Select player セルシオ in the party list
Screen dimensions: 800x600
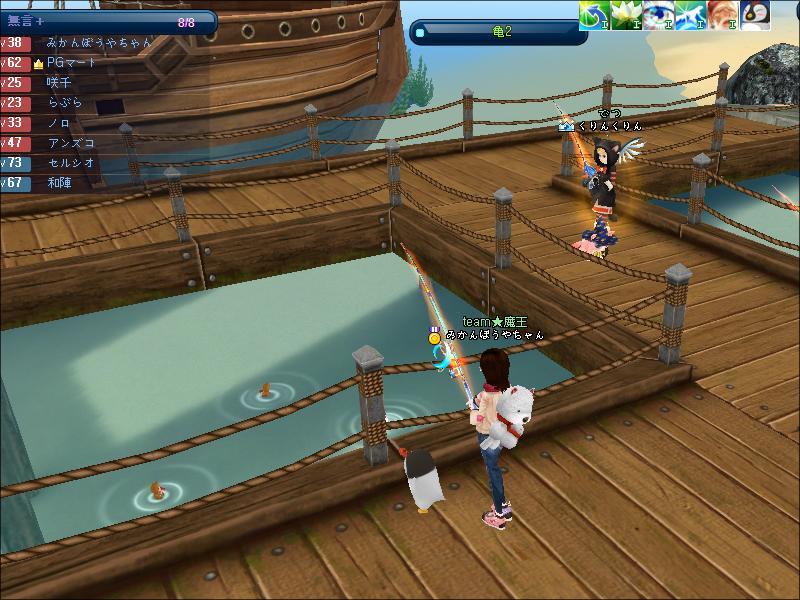pos(71,163)
